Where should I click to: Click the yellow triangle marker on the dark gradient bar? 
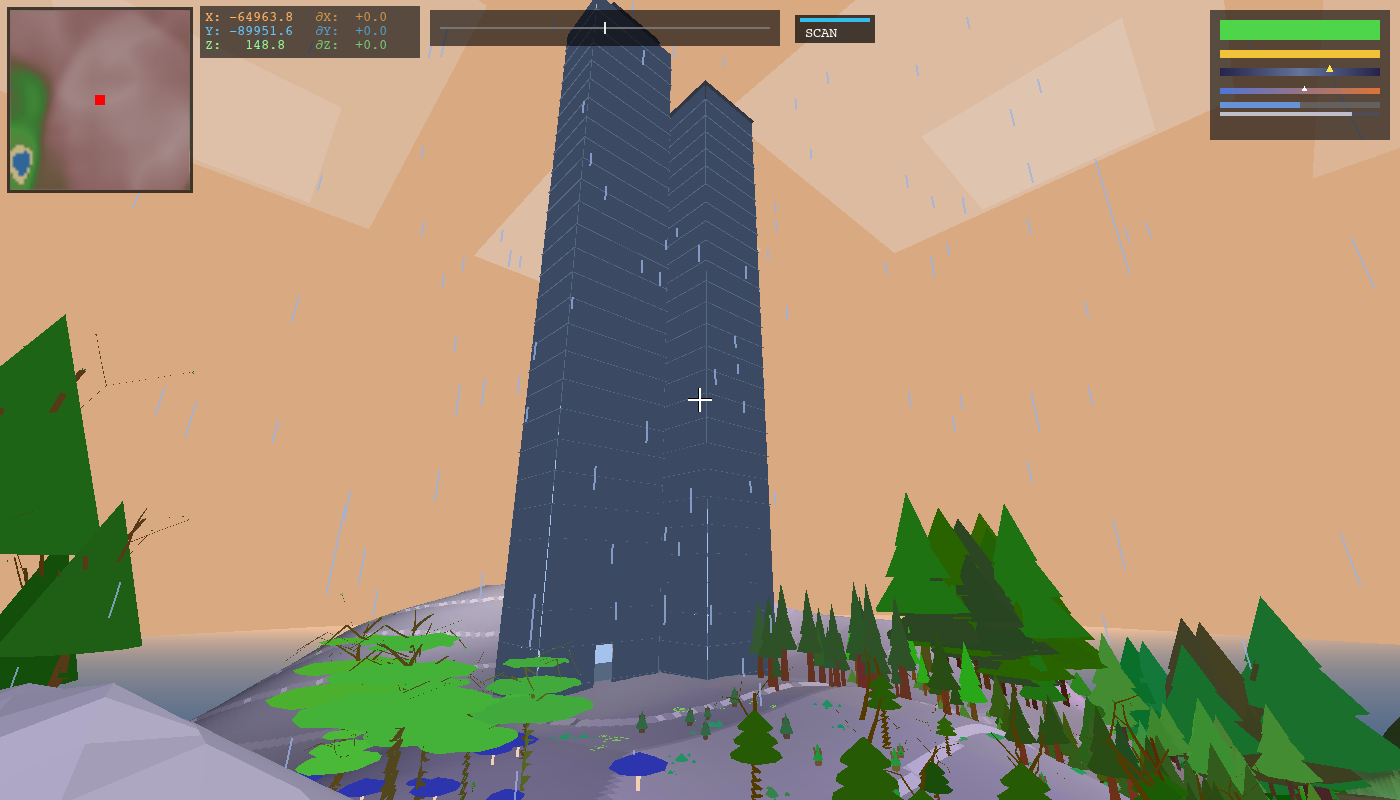(1329, 69)
